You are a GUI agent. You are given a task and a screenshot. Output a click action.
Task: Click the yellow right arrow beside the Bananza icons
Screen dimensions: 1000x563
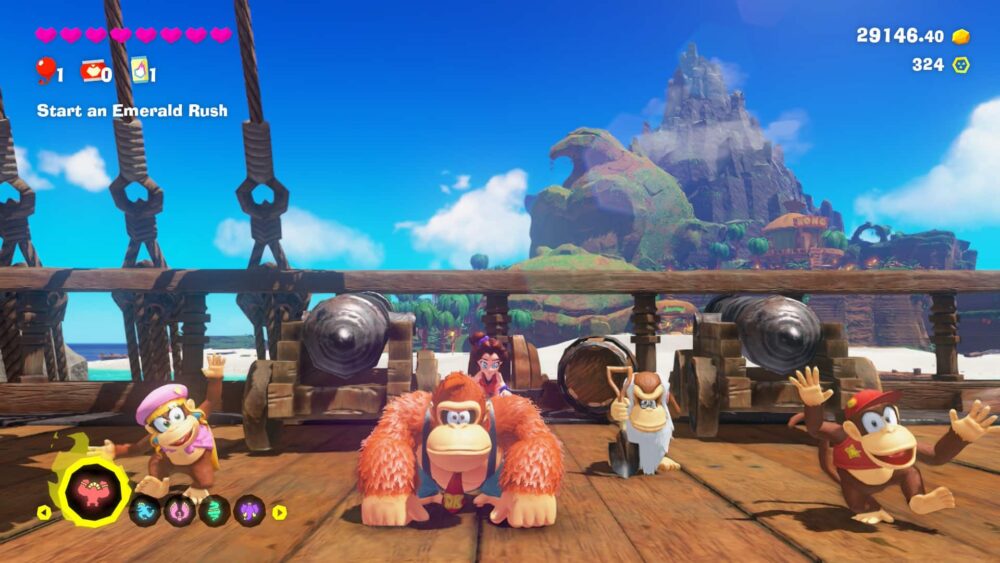pos(279,512)
